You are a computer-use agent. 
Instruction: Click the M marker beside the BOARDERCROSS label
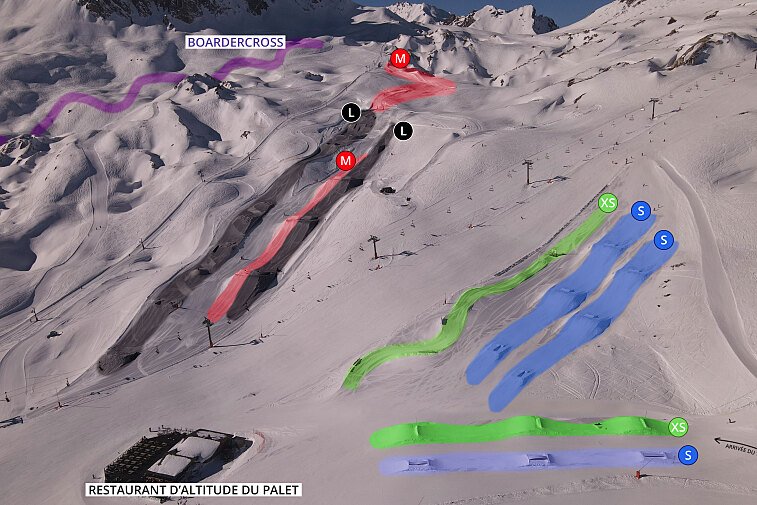400,60
